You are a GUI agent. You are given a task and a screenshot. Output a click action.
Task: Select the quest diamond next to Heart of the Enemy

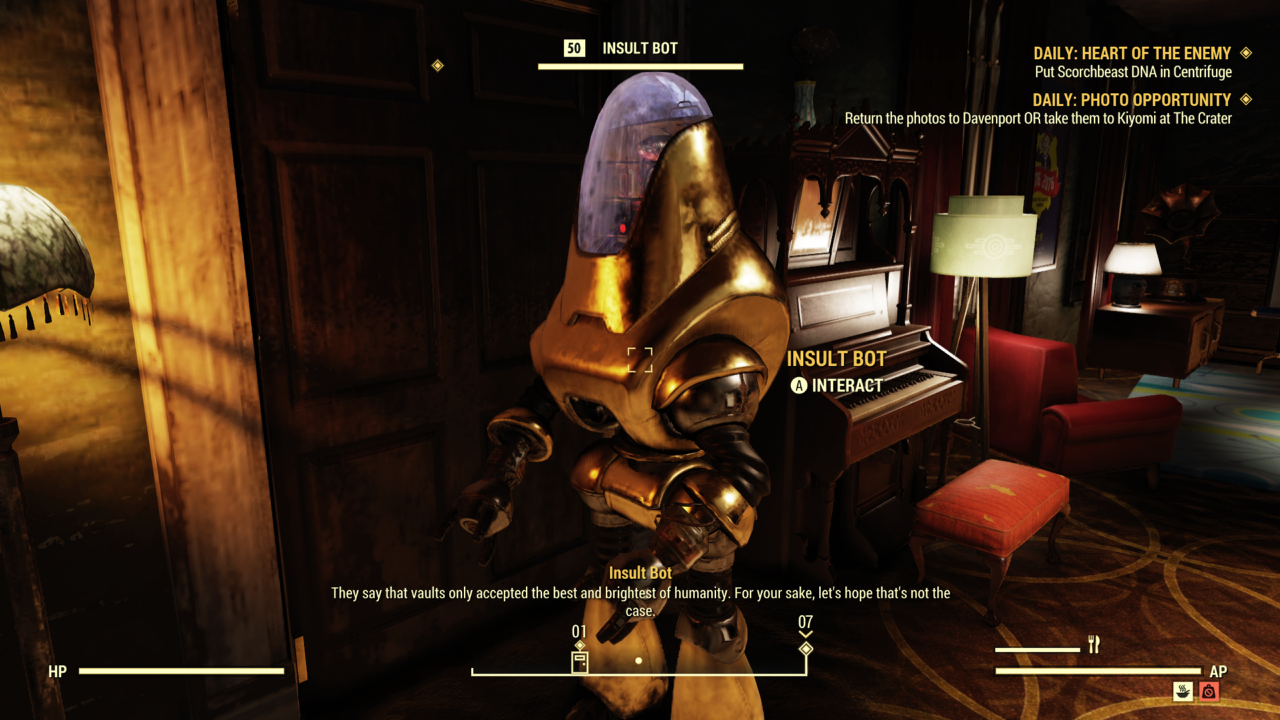point(1245,53)
